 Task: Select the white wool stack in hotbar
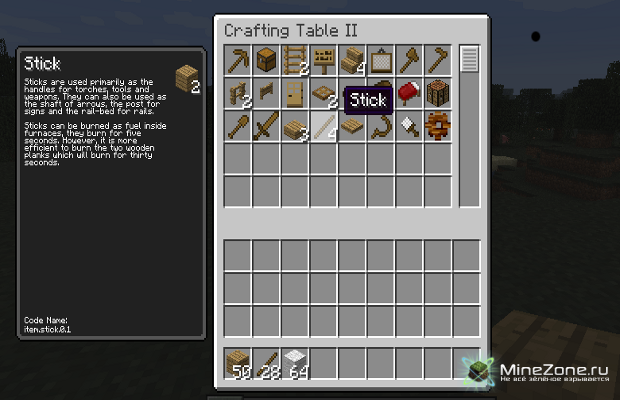tap(295, 364)
